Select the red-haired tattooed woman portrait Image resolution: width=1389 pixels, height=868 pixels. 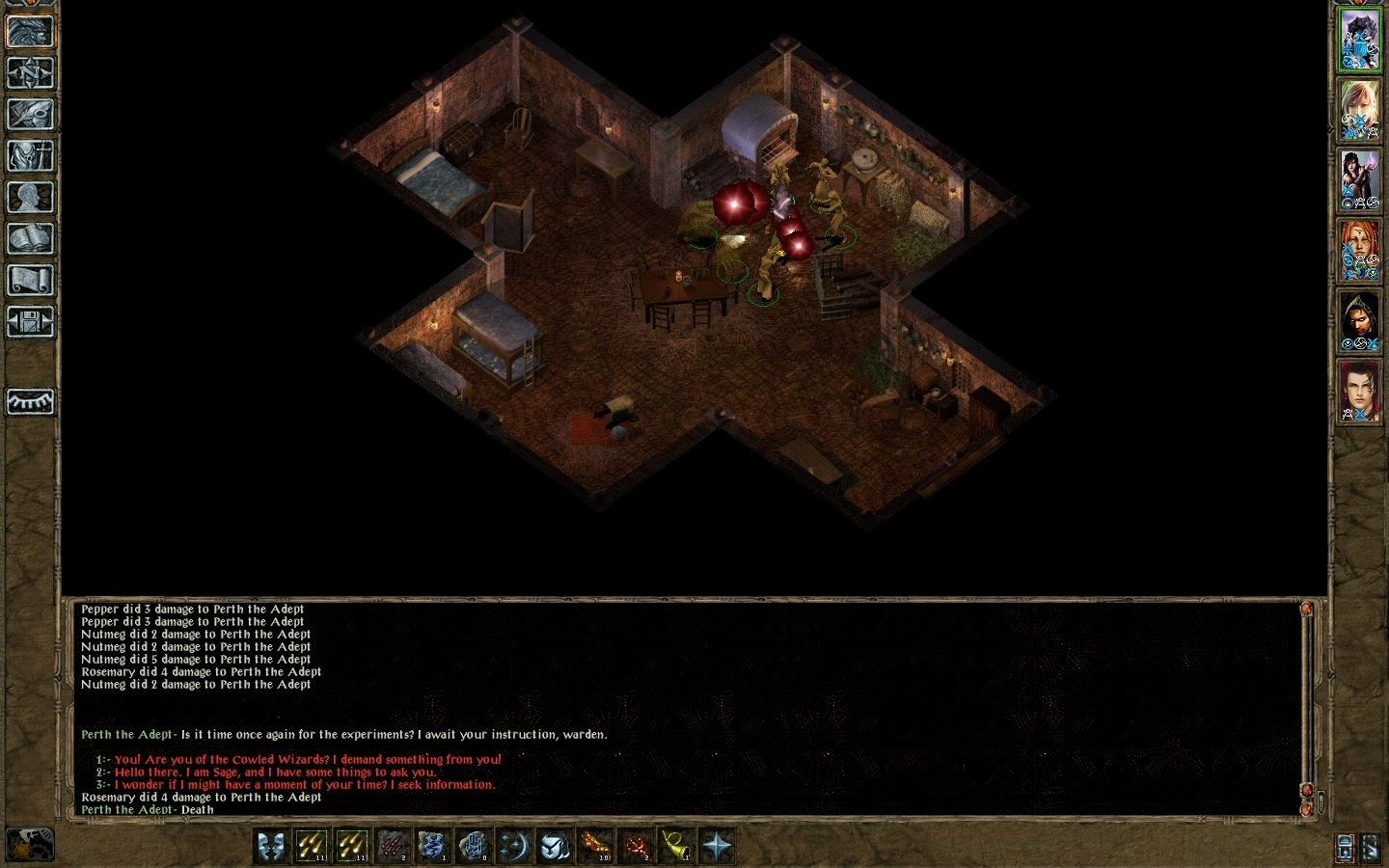(x=1359, y=251)
